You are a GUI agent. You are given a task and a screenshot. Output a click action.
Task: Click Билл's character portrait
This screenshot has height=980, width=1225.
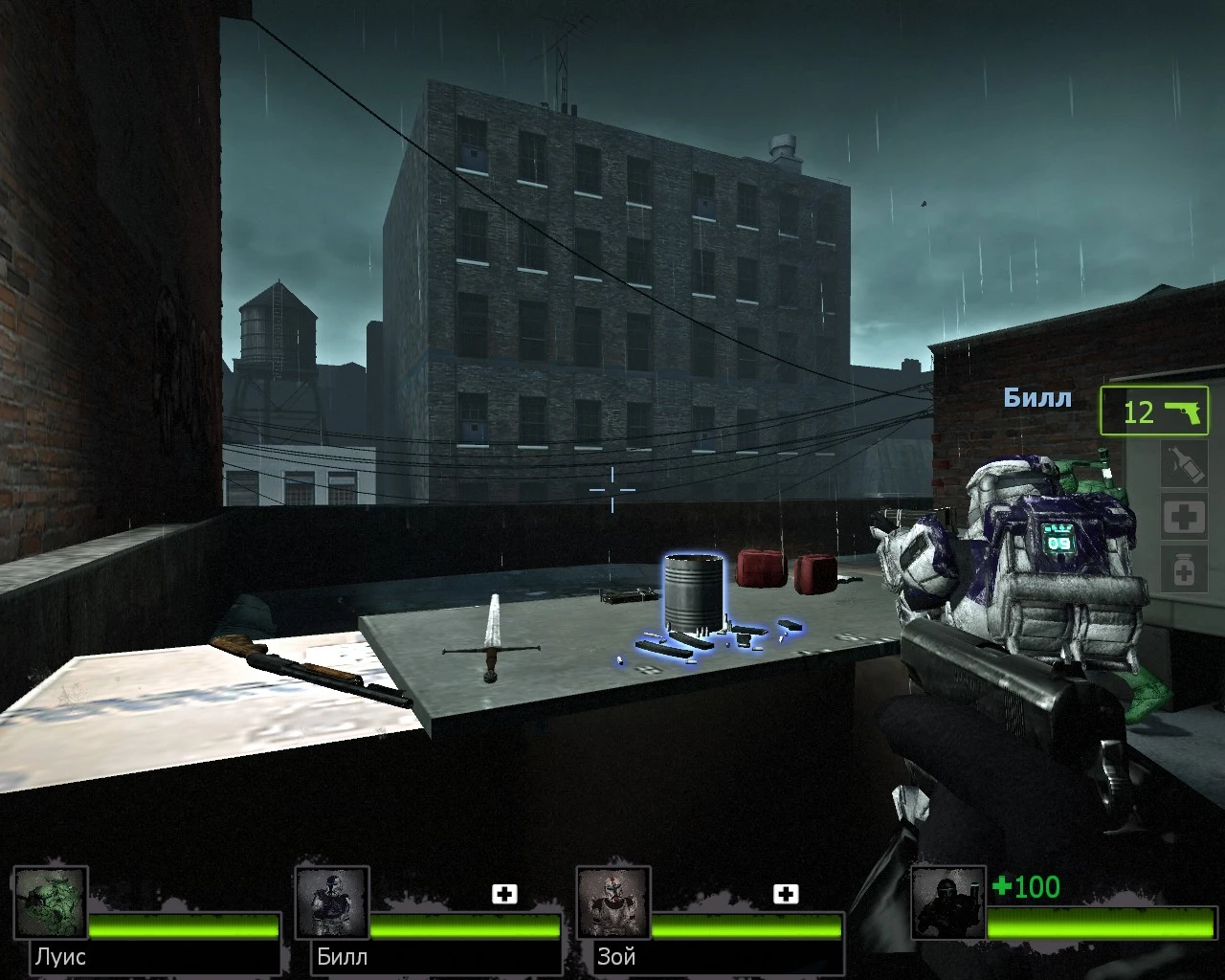[x=333, y=900]
